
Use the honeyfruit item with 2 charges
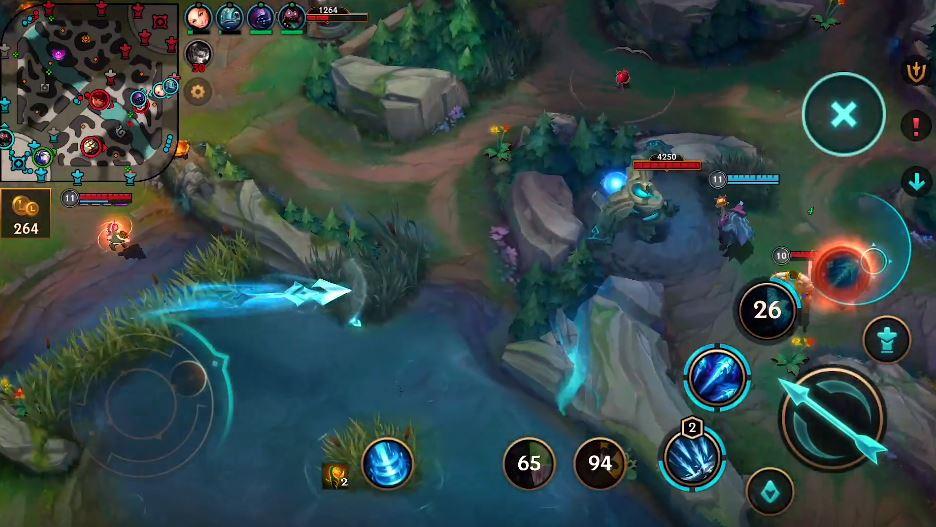[335, 473]
